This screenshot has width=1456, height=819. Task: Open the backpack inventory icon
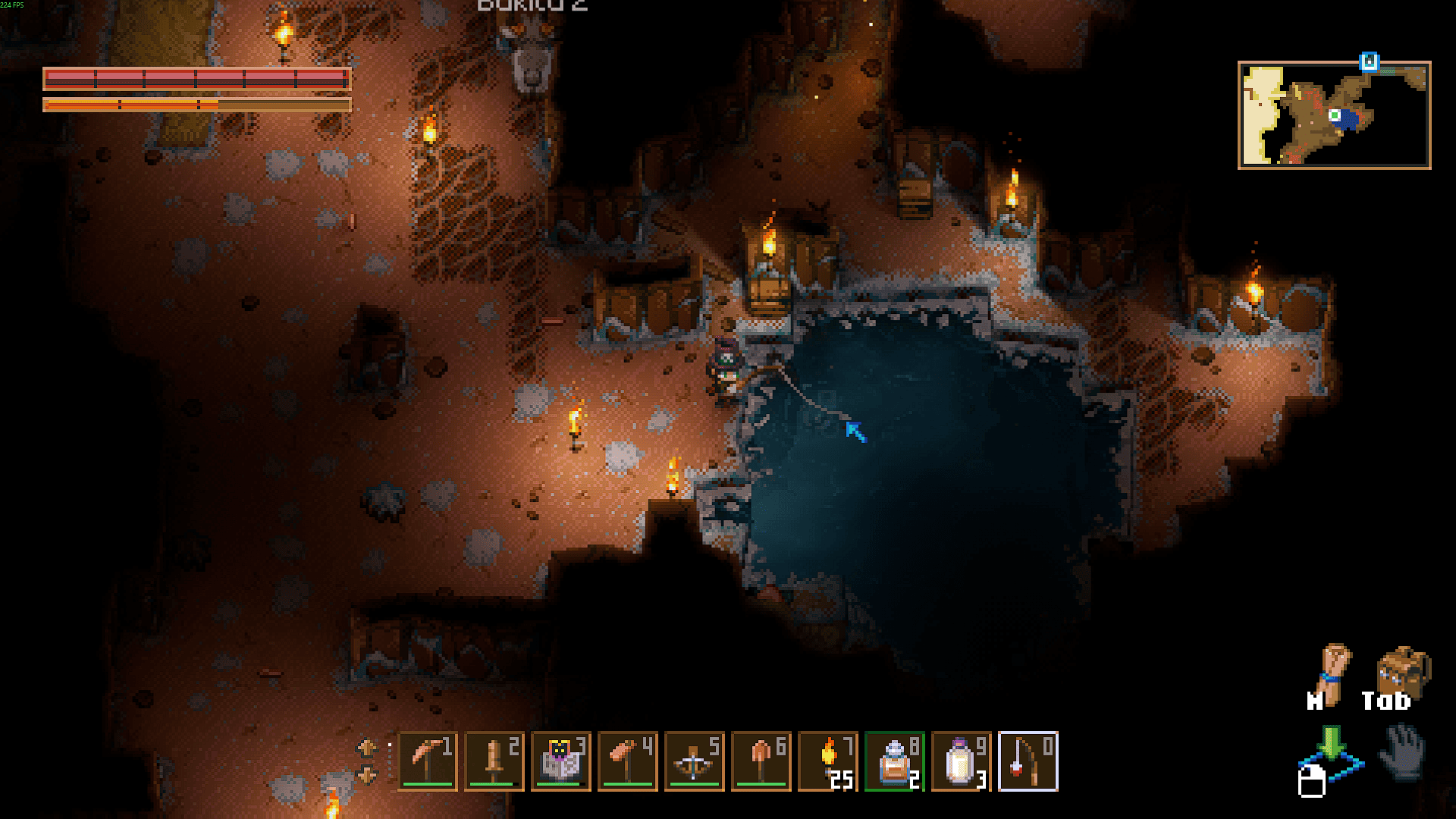click(1401, 670)
